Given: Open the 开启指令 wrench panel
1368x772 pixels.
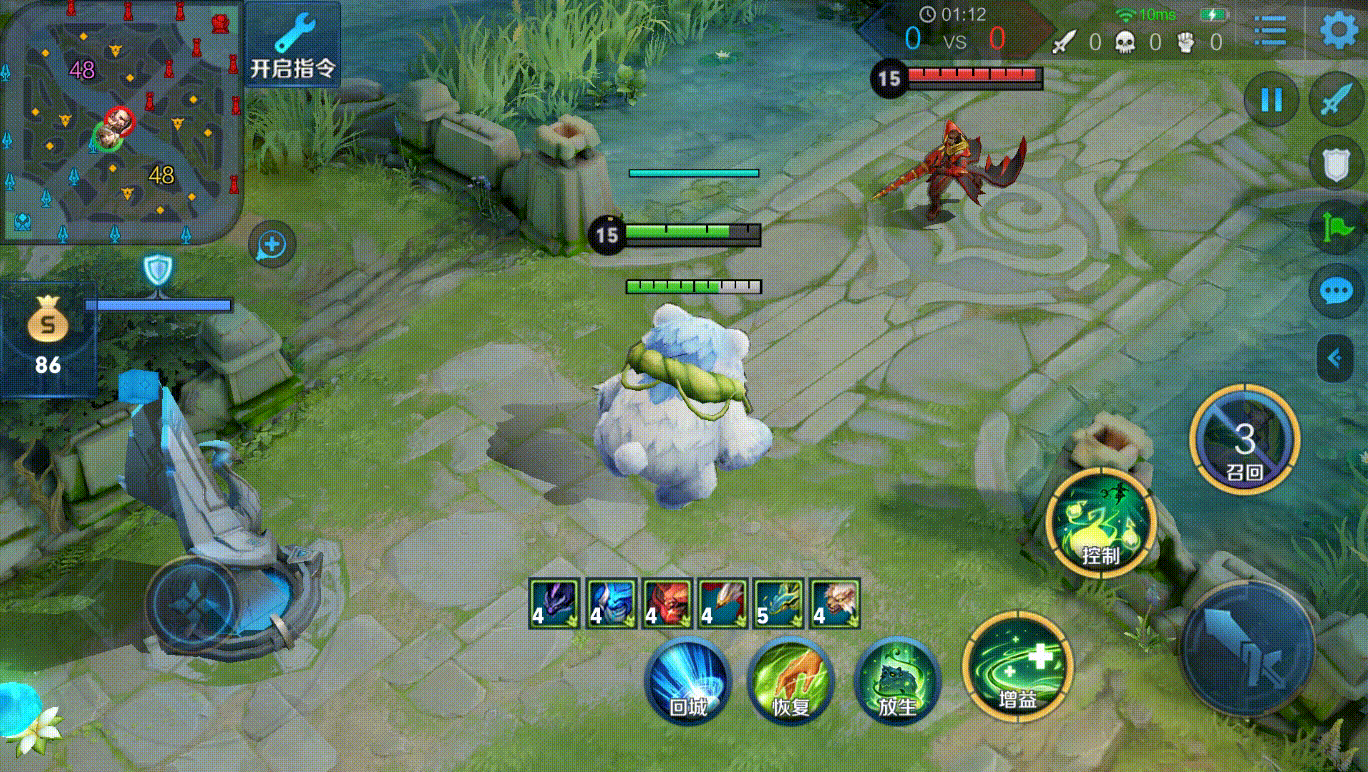Looking at the screenshot, I should pos(292,44).
